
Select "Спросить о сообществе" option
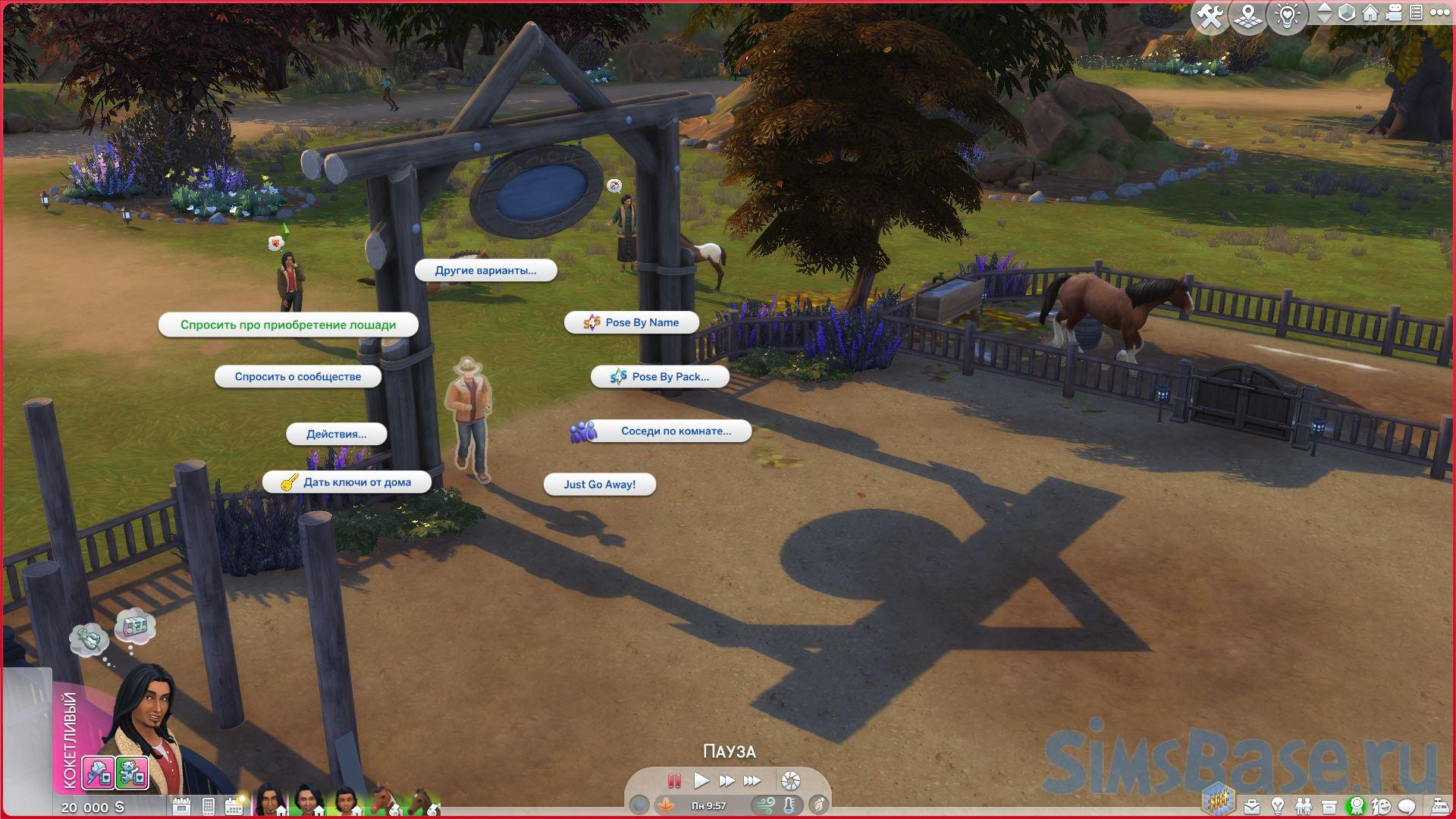click(x=297, y=377)
